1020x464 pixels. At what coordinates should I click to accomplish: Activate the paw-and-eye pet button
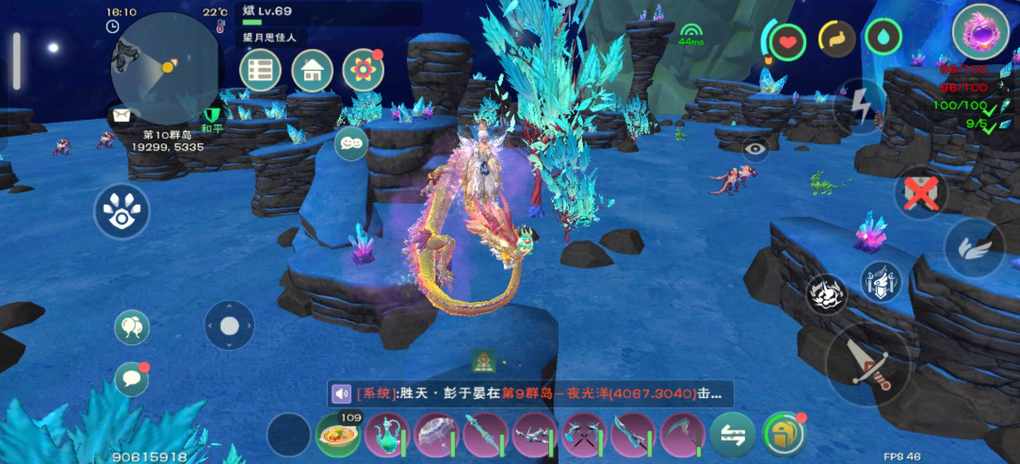click(122, 211)
